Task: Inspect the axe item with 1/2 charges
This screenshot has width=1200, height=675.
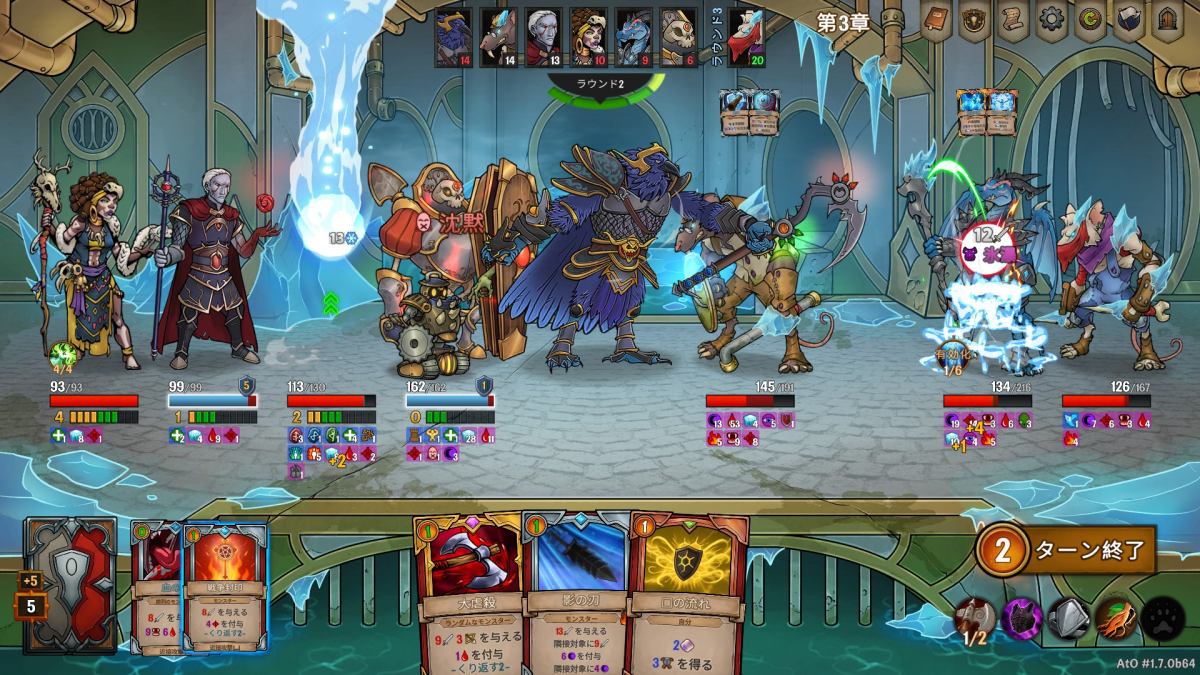Action: [974, 617]
